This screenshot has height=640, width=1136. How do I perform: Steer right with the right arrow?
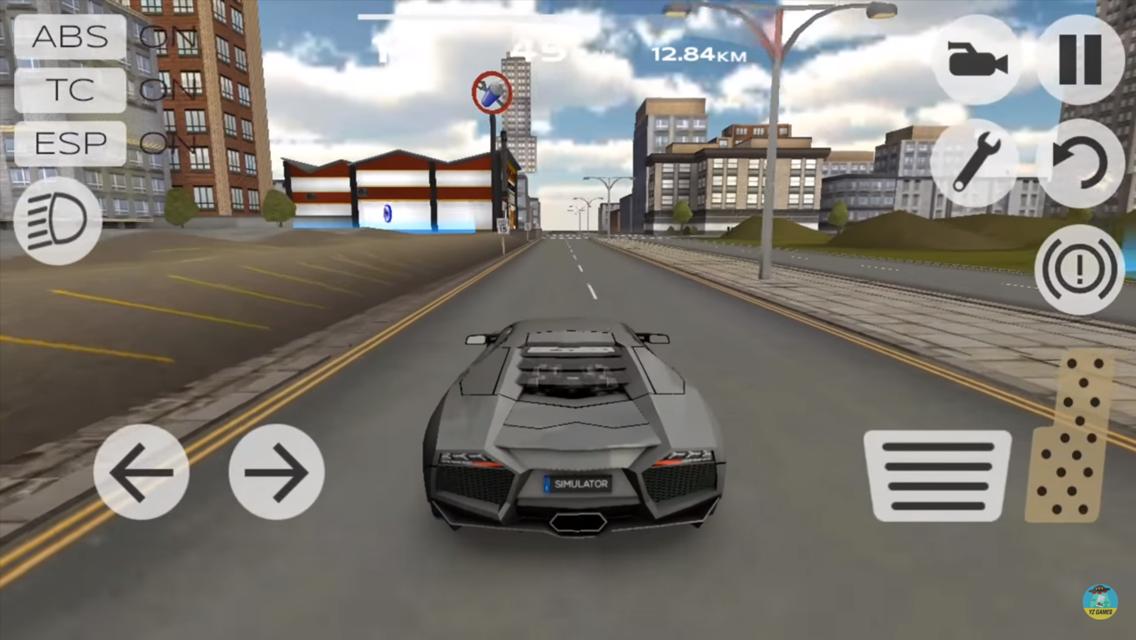(276, 472)
